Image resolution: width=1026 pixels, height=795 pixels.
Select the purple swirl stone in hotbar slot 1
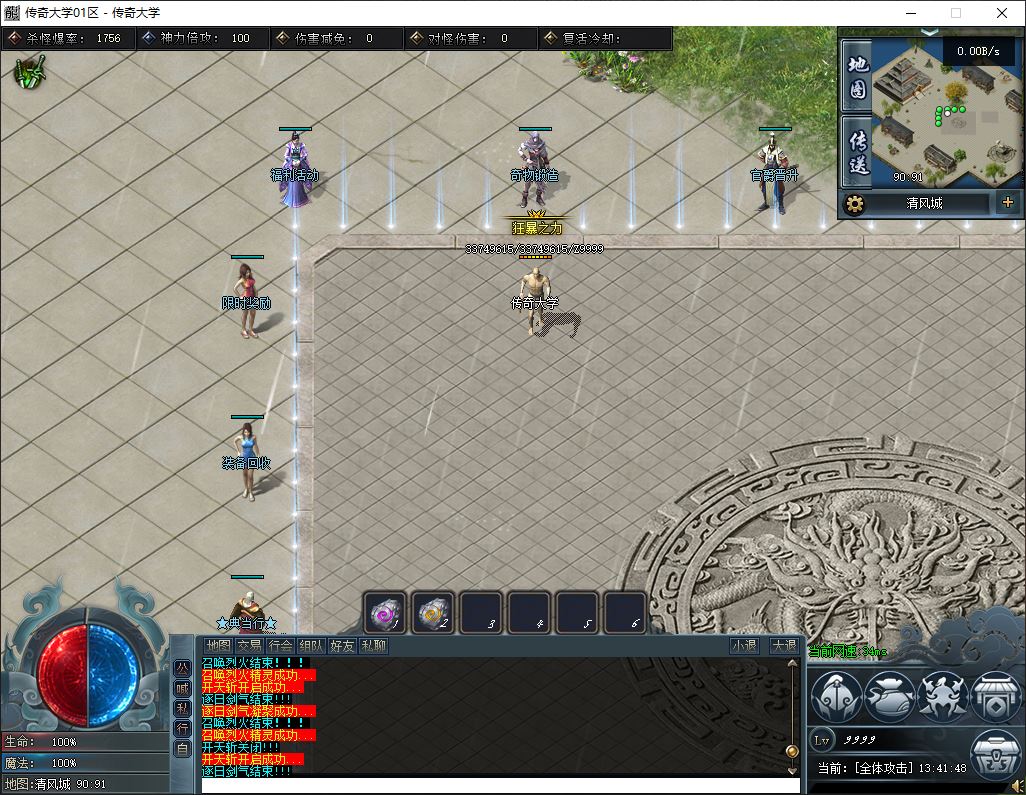tap(384, 612)
